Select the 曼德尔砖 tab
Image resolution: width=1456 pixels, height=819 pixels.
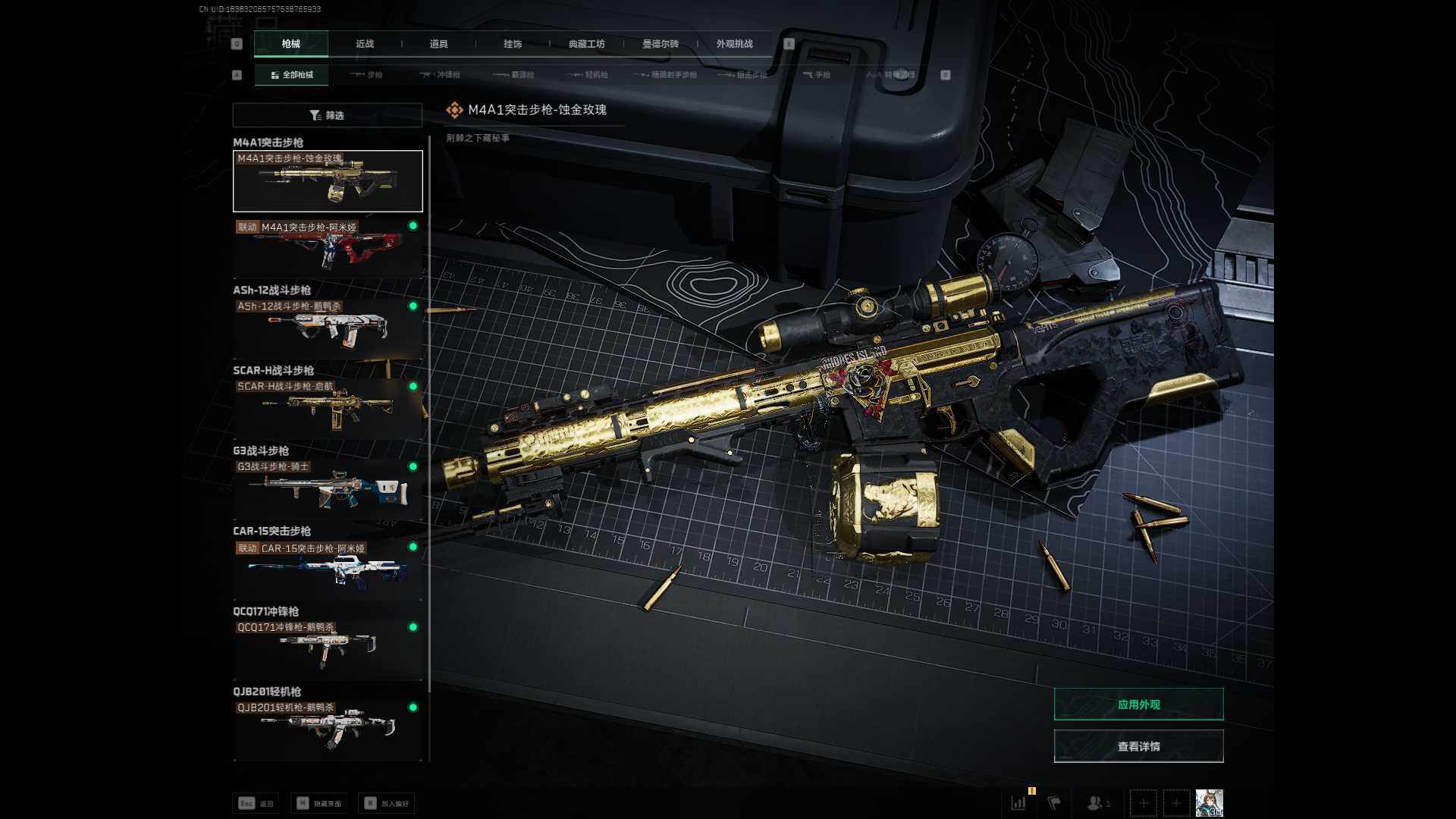point(661,44)
